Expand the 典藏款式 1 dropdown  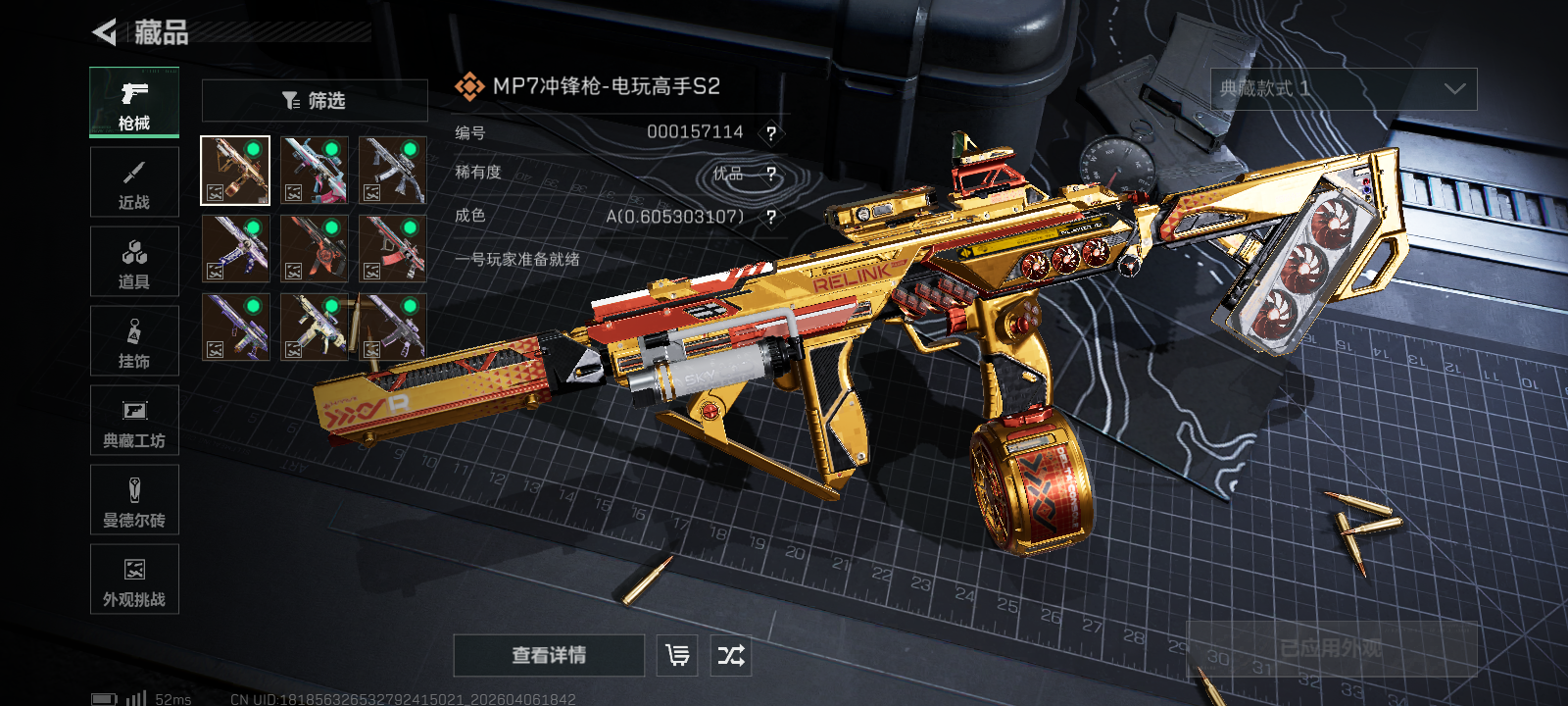[1344, 89]
